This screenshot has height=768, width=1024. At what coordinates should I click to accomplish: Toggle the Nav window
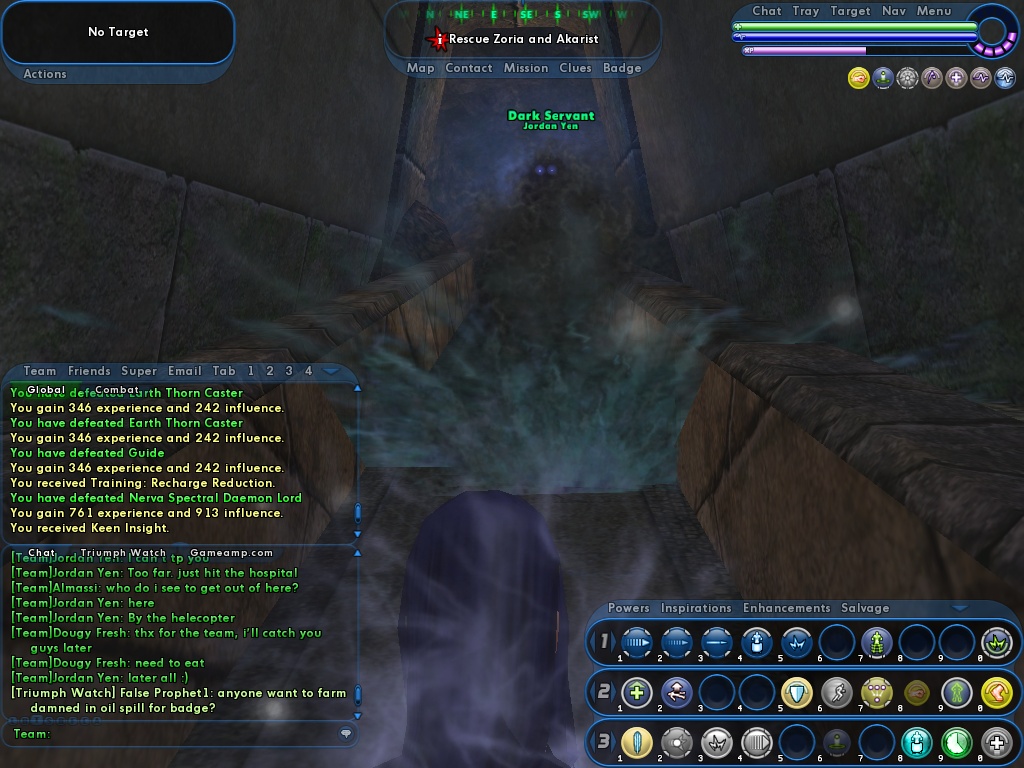pos(894,11)
